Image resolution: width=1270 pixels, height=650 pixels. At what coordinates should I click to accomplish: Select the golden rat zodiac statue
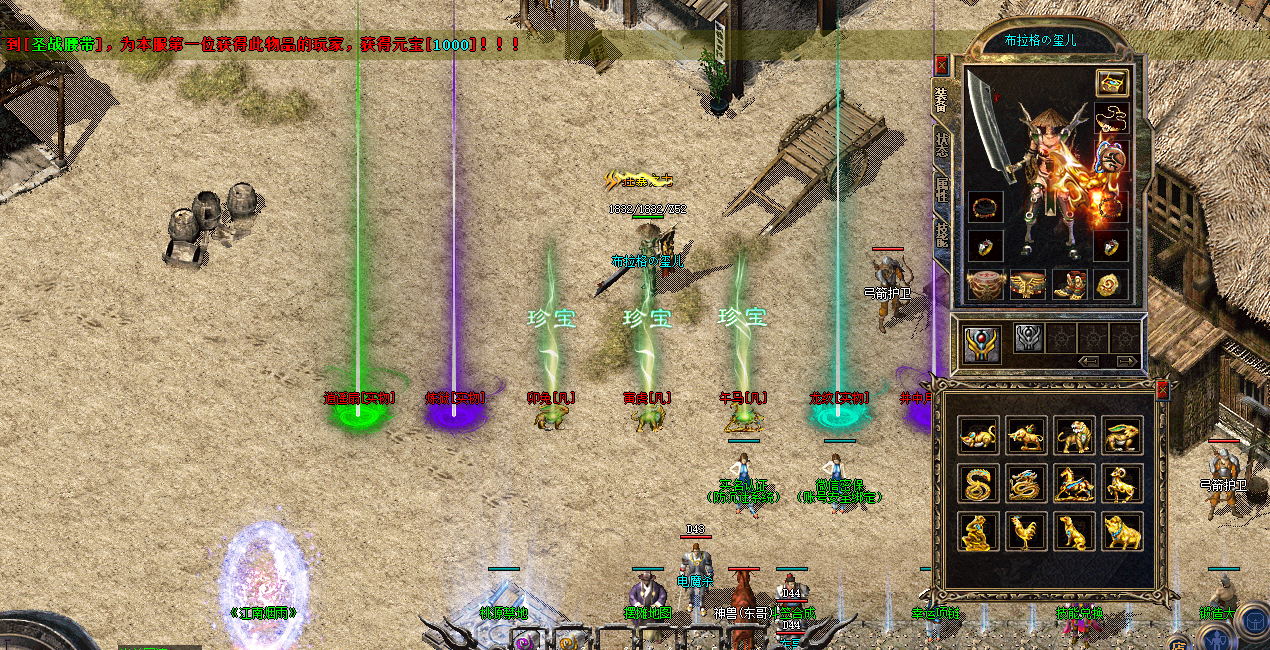pos(977,435)
